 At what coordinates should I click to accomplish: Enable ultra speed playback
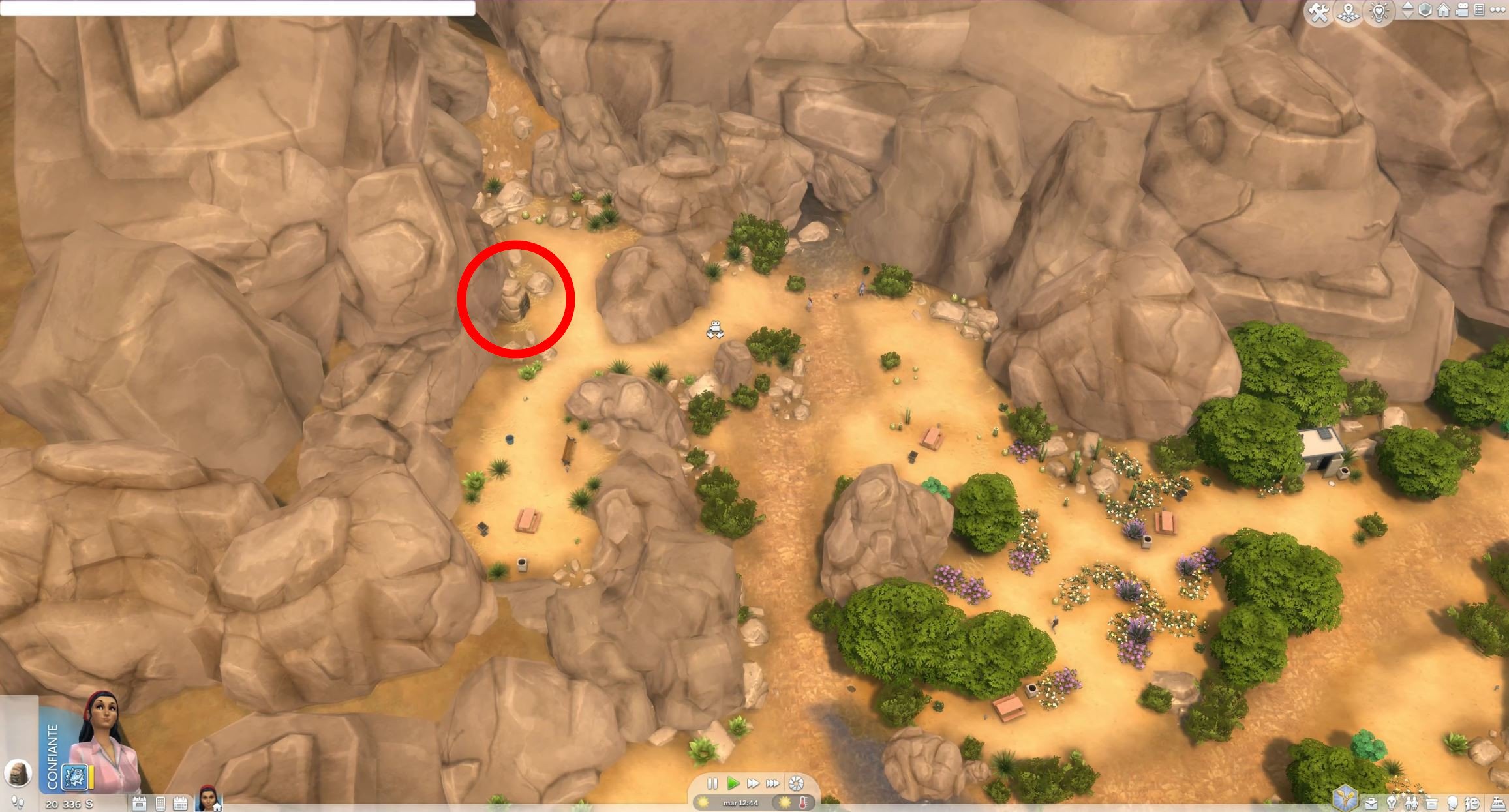[x=773, y=784]
